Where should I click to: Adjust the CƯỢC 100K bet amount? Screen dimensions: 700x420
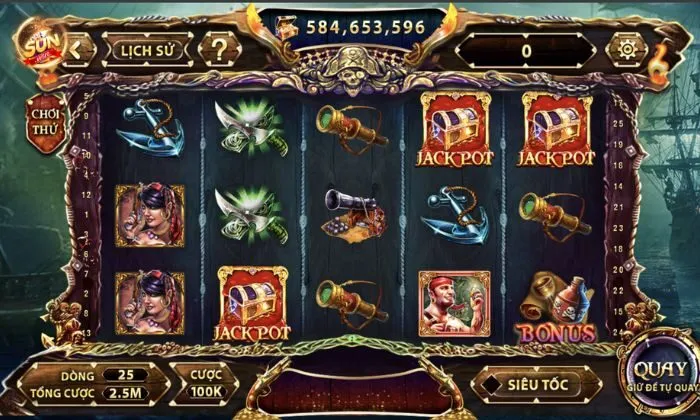208,380
